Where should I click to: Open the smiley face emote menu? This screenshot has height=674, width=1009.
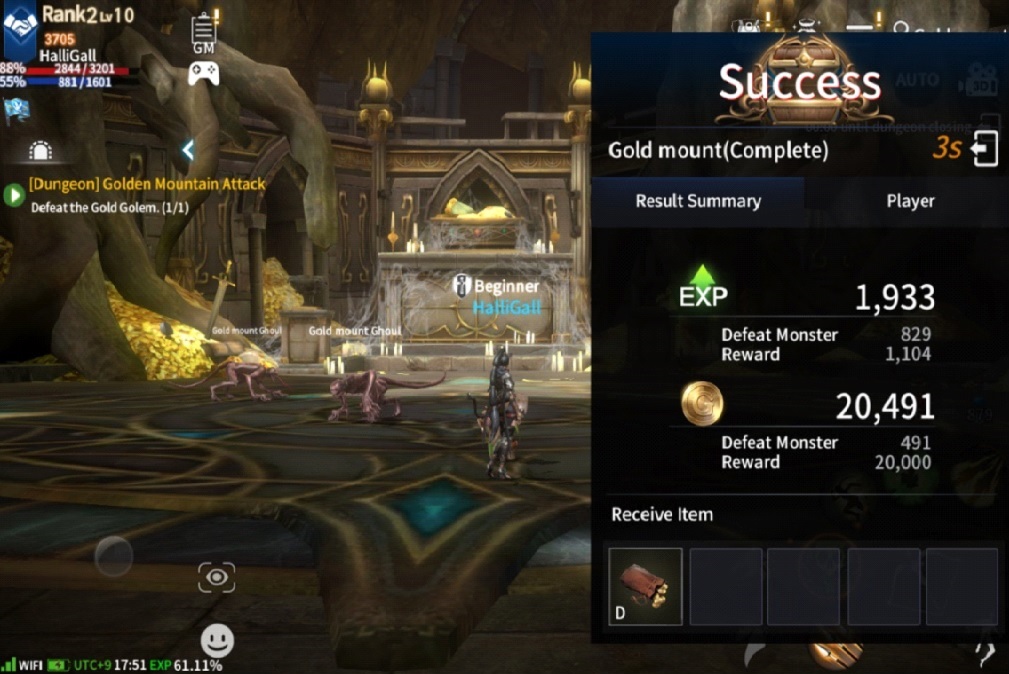click(x=217, y=639)
